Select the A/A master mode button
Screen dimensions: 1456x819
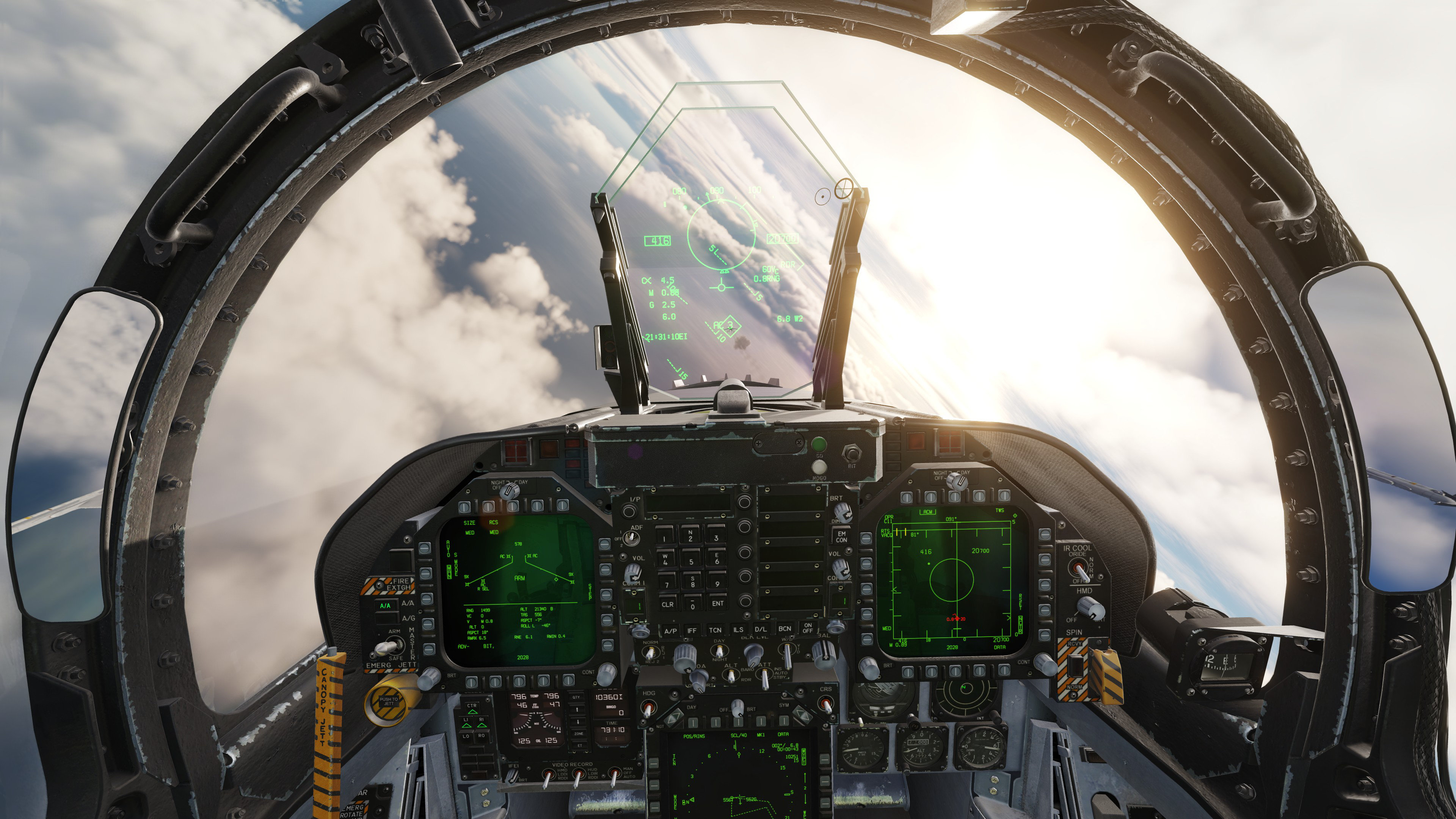[x=386, y=604]
